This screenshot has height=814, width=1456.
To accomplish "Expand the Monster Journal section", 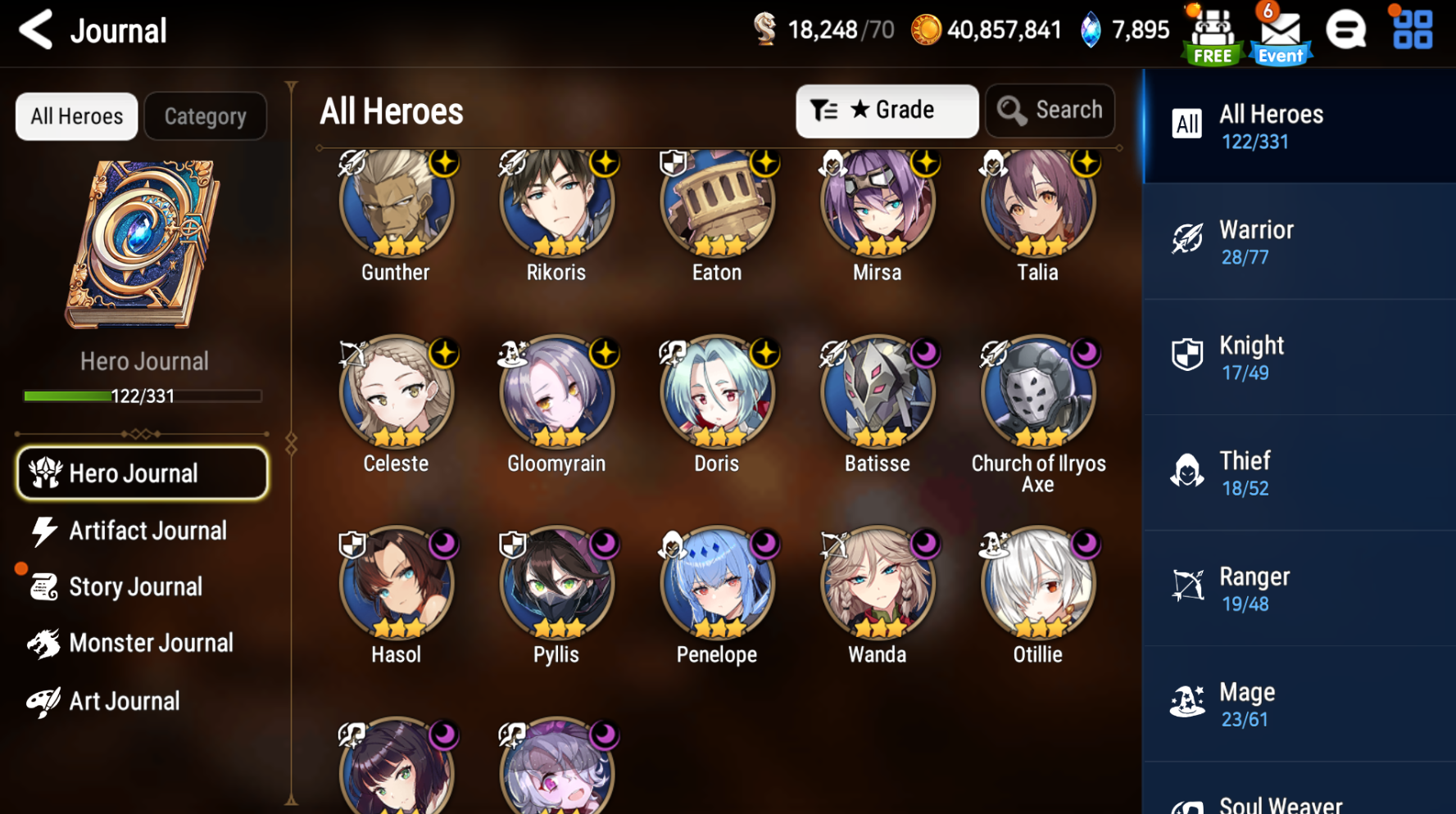I will [x=152, y=644].
